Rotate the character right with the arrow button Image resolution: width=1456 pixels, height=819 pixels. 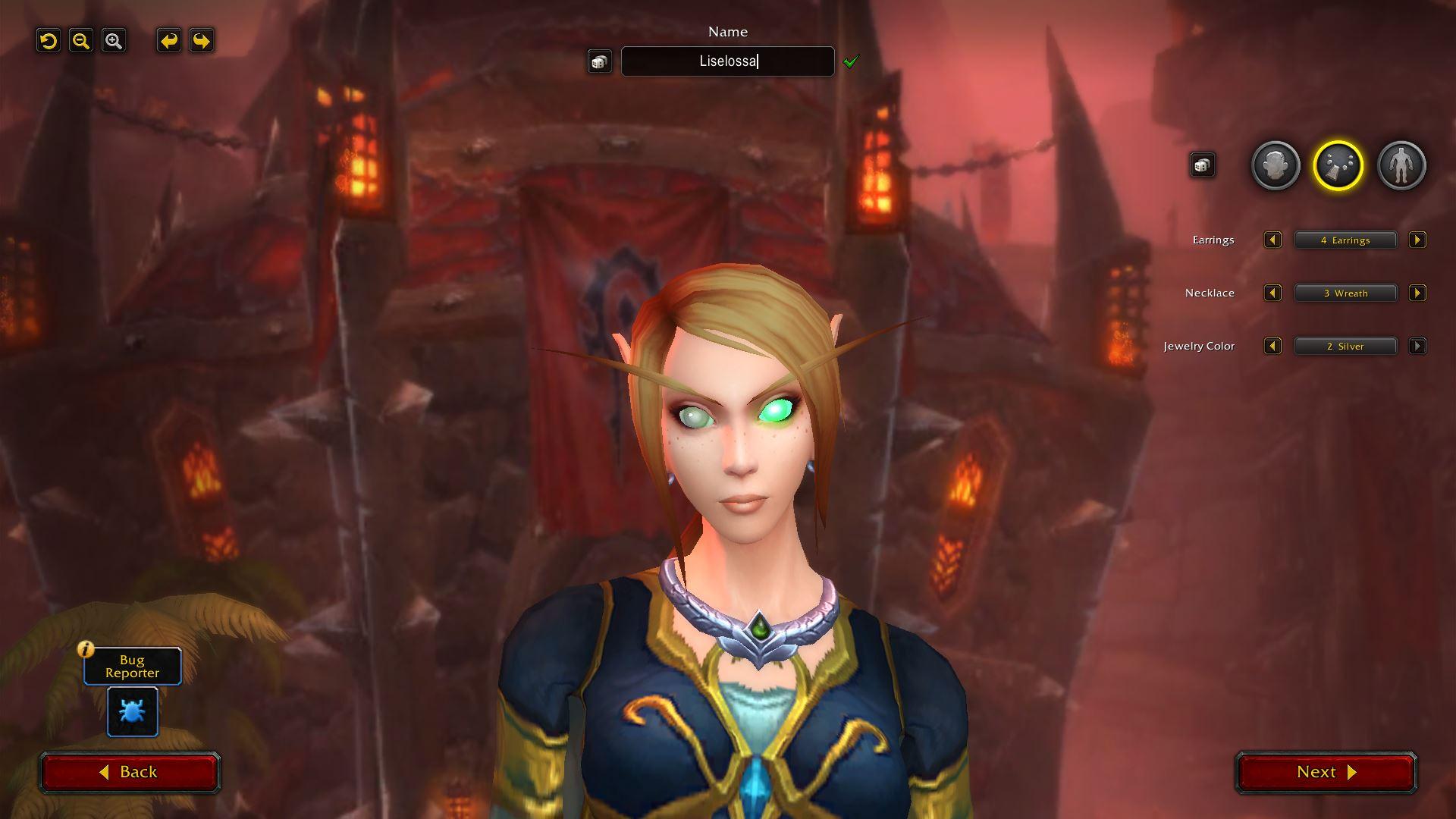point(202,41)
